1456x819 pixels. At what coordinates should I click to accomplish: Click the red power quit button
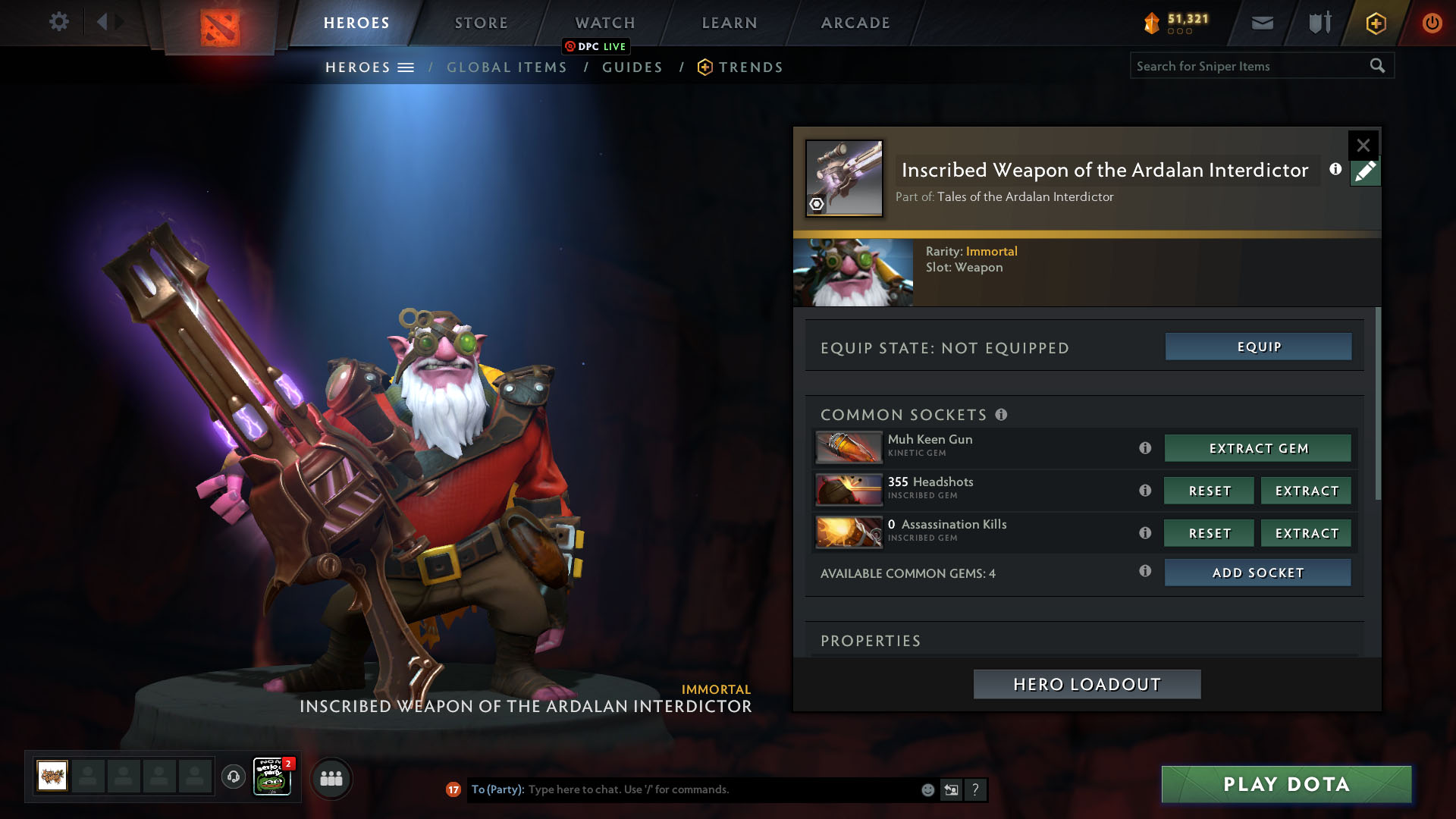pyautogui.click(x=1432, y=23)
